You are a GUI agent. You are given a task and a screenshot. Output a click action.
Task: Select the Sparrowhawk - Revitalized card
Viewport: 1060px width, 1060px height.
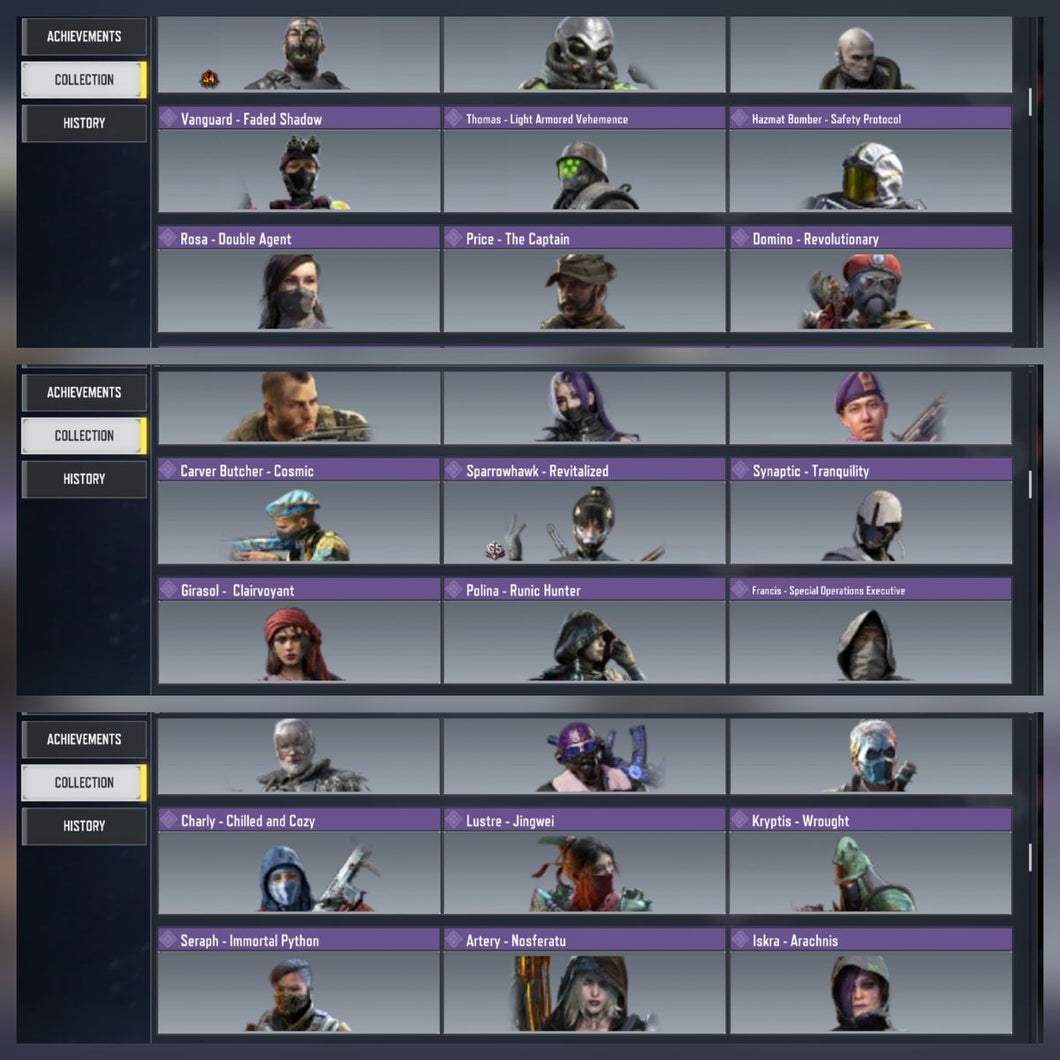tap(584, 521)
